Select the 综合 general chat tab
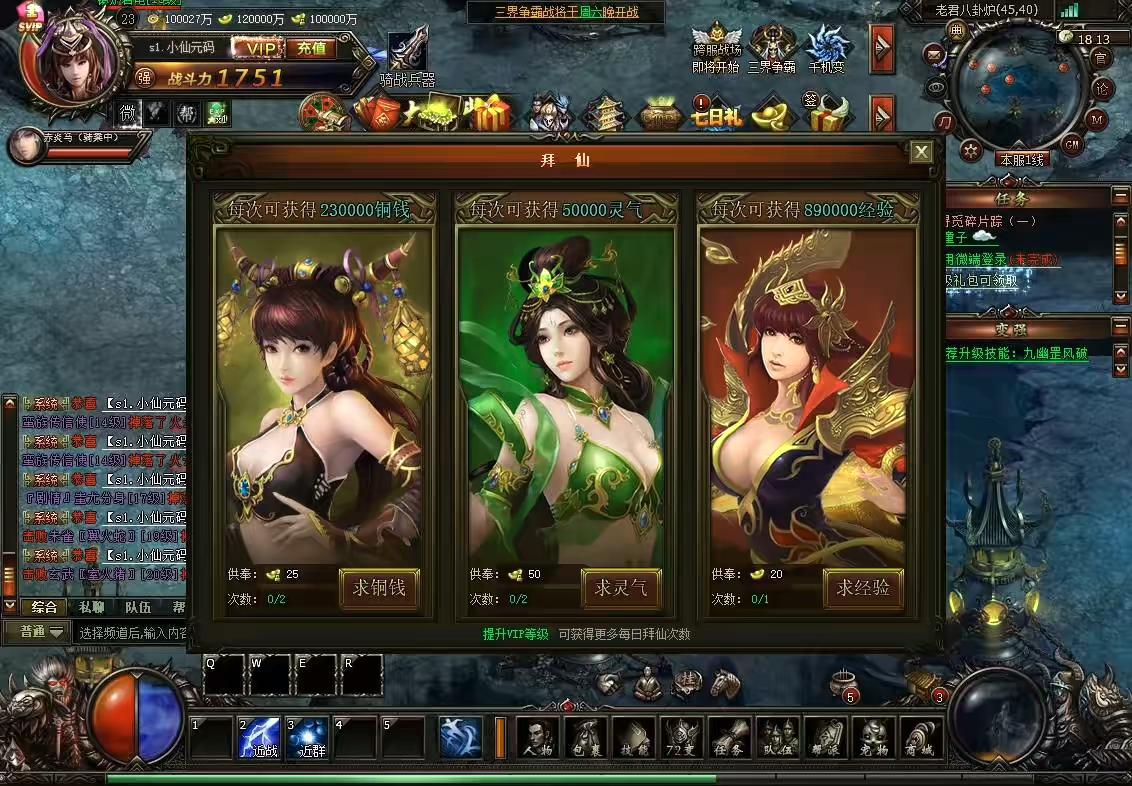1132x786 pixels. 44,607
